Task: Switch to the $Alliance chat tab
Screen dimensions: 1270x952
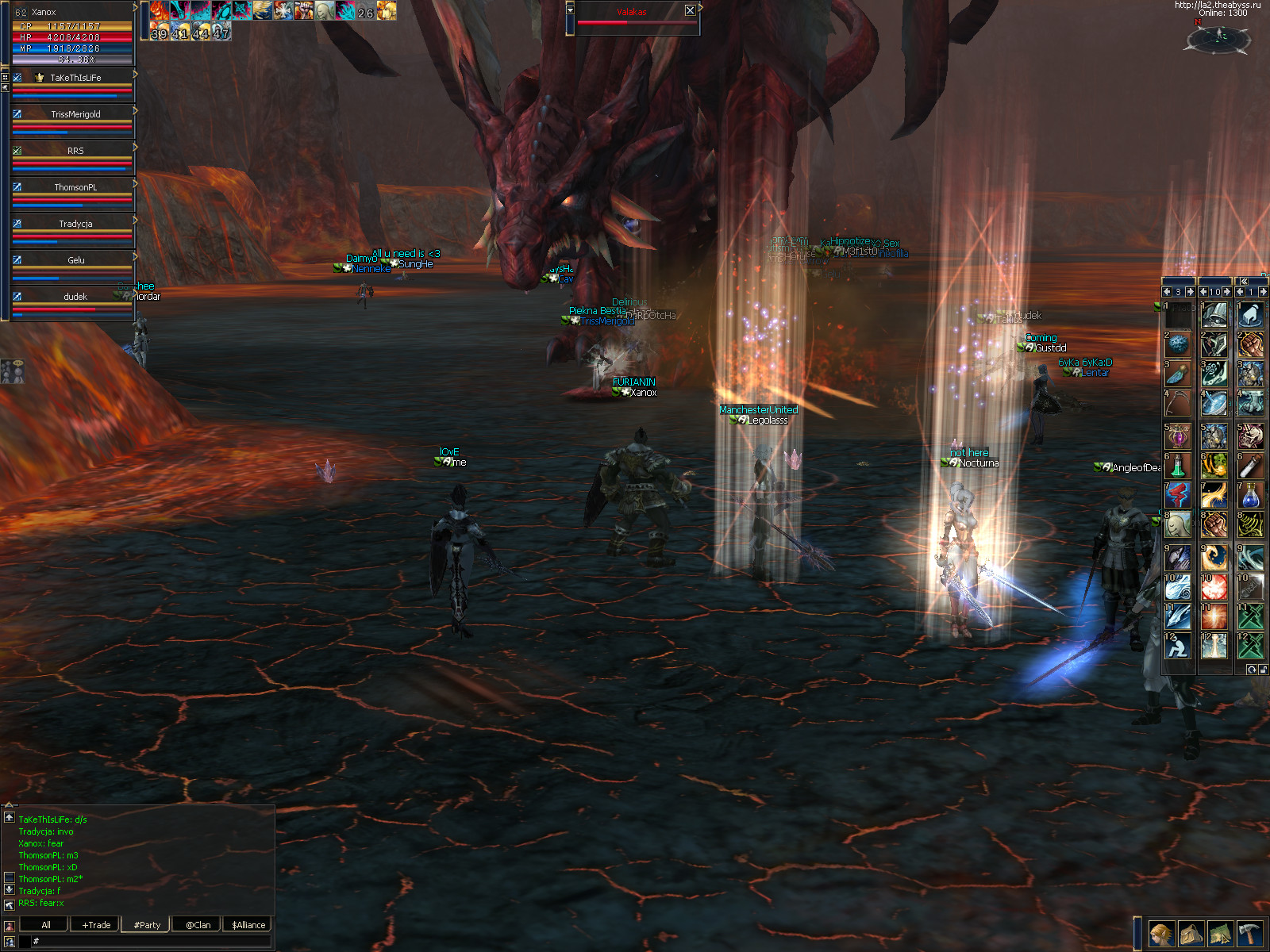Action: pos(248,924)
